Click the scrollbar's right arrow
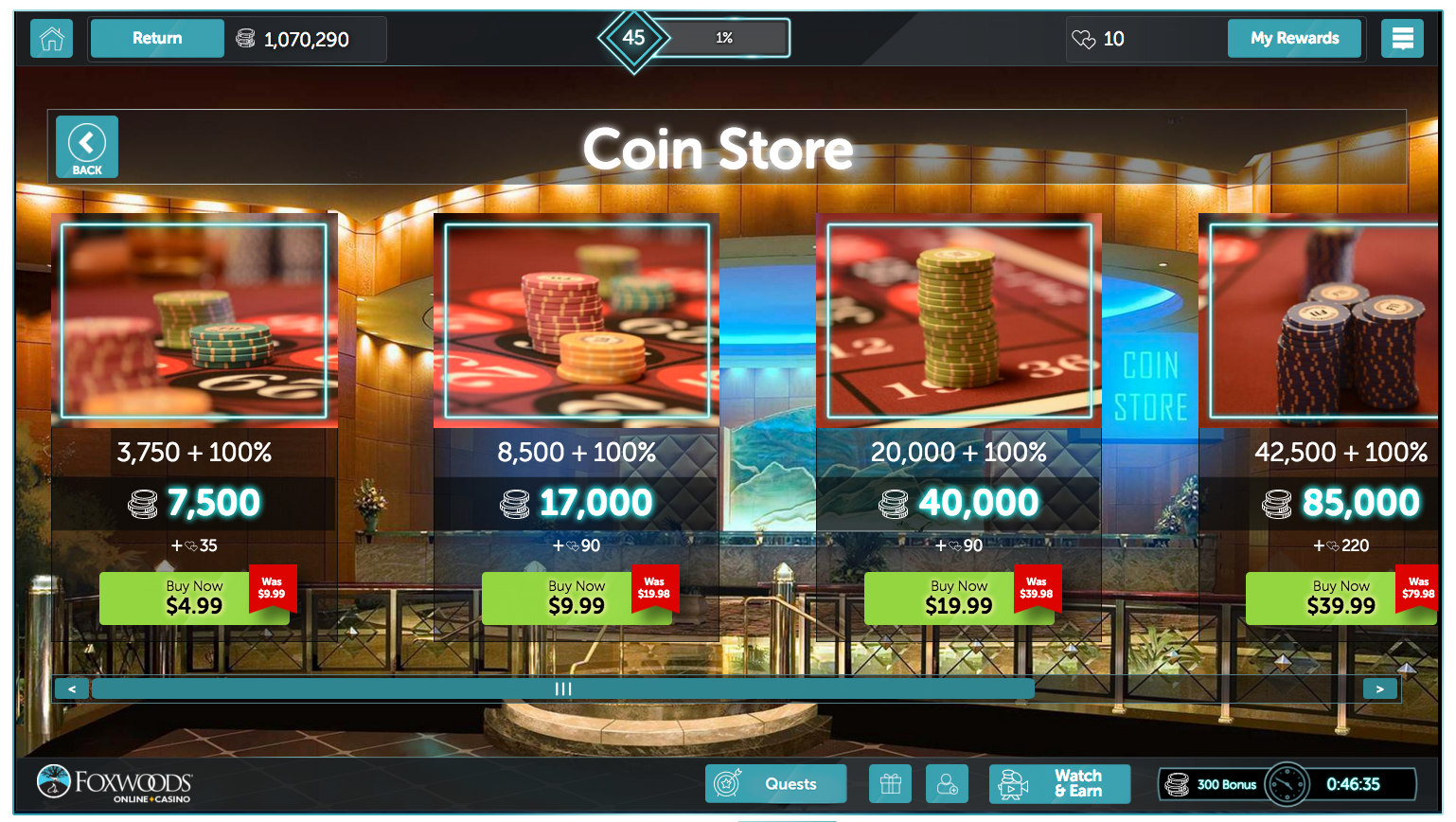The height and width of the screenshot is (822, 1456). (1379, 688)
